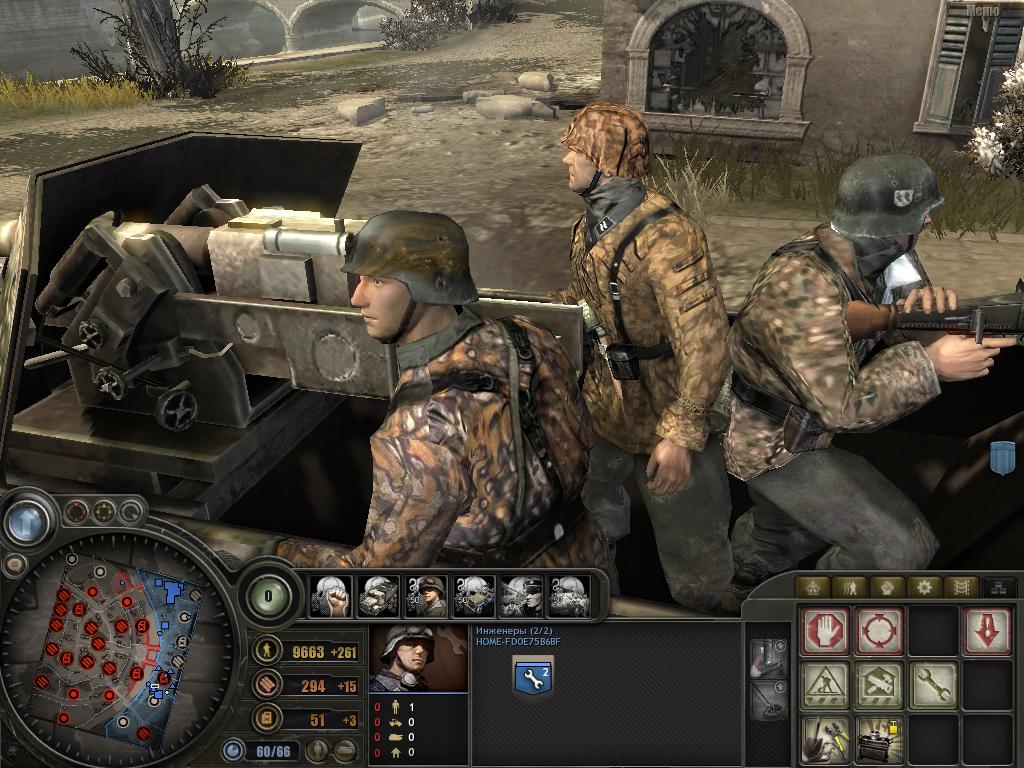Open the worker-sign construction menu

(x=825, y=685)
